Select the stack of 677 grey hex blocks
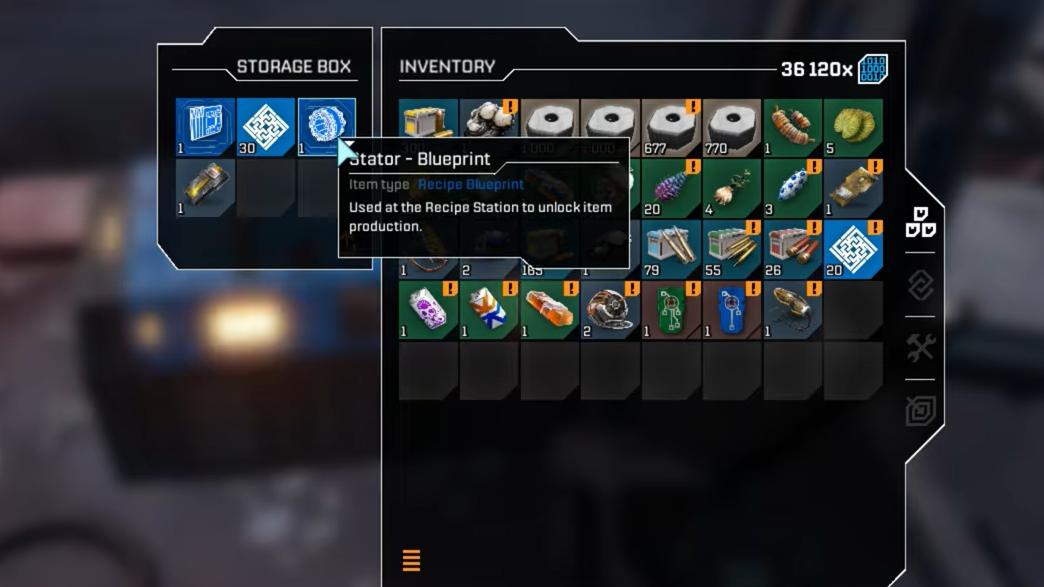 click(x=671, y=127)
